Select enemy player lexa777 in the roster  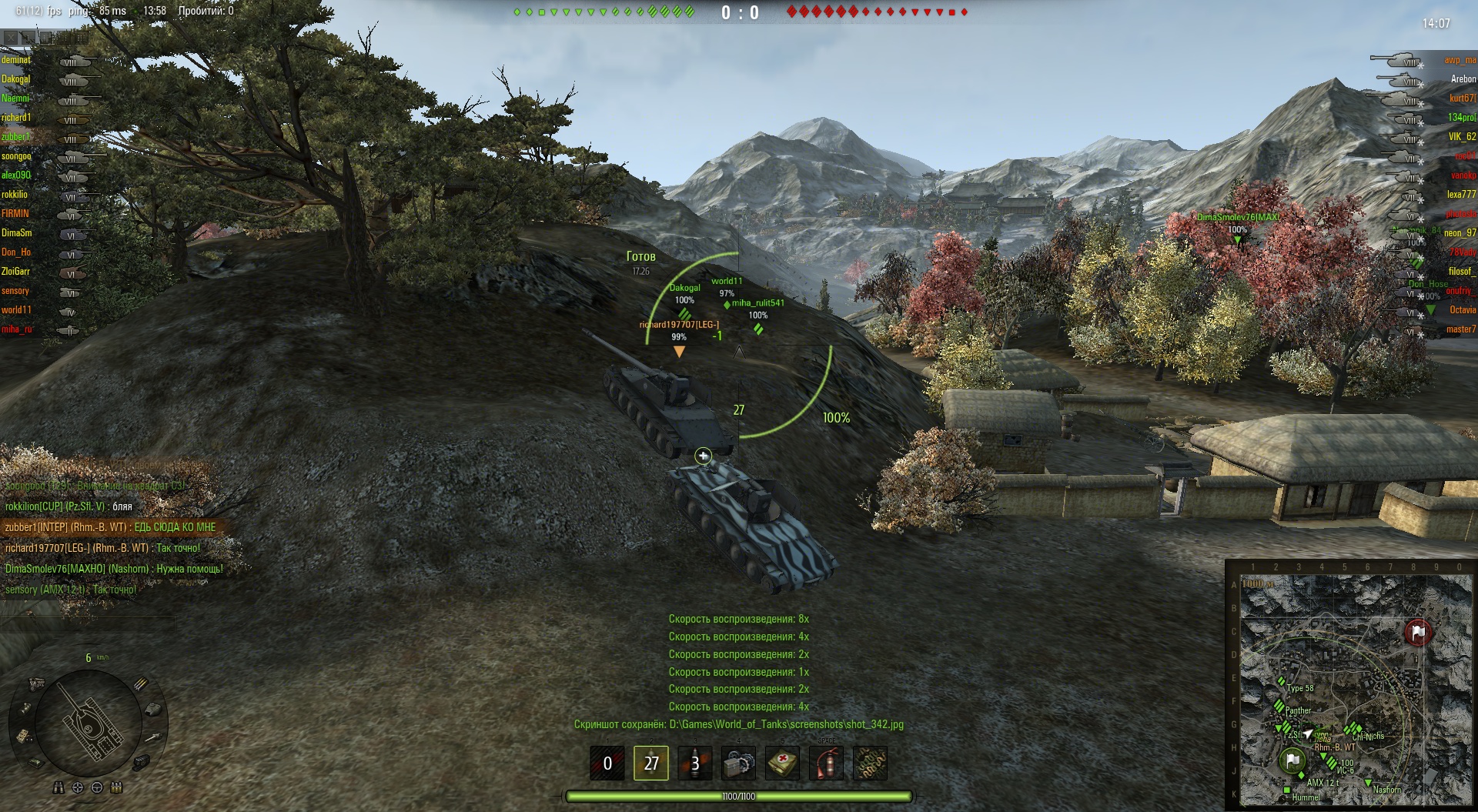coord(1461,195)
